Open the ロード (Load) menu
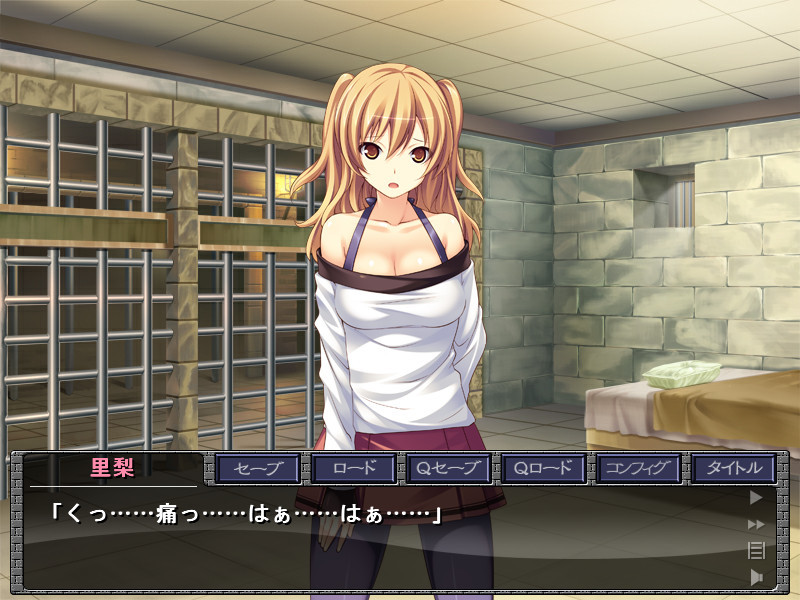The image size is (800, 600). 353,468
